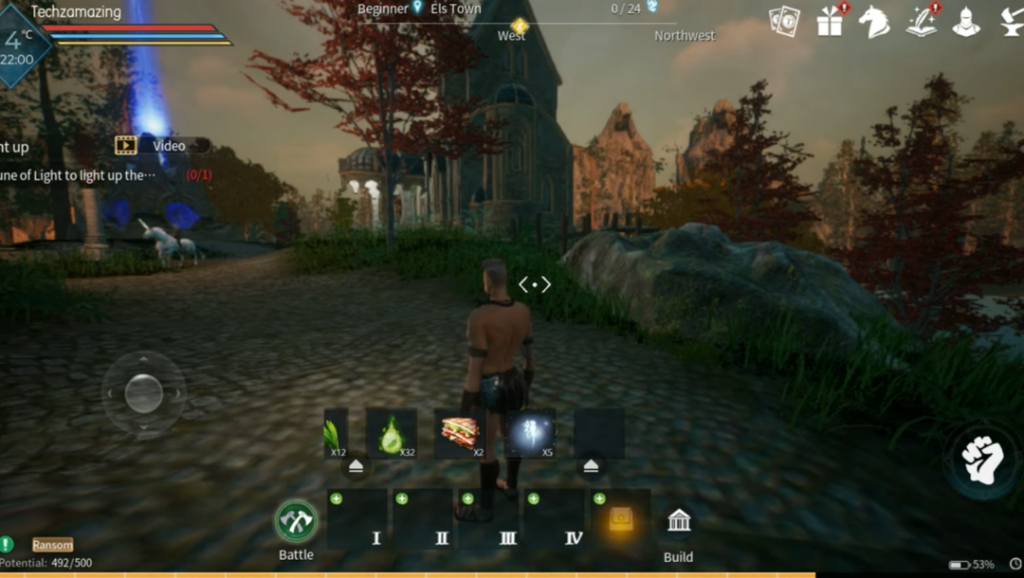Click the Ransom label
Screen dimensions: 1024x578
(x=52, y=545)
